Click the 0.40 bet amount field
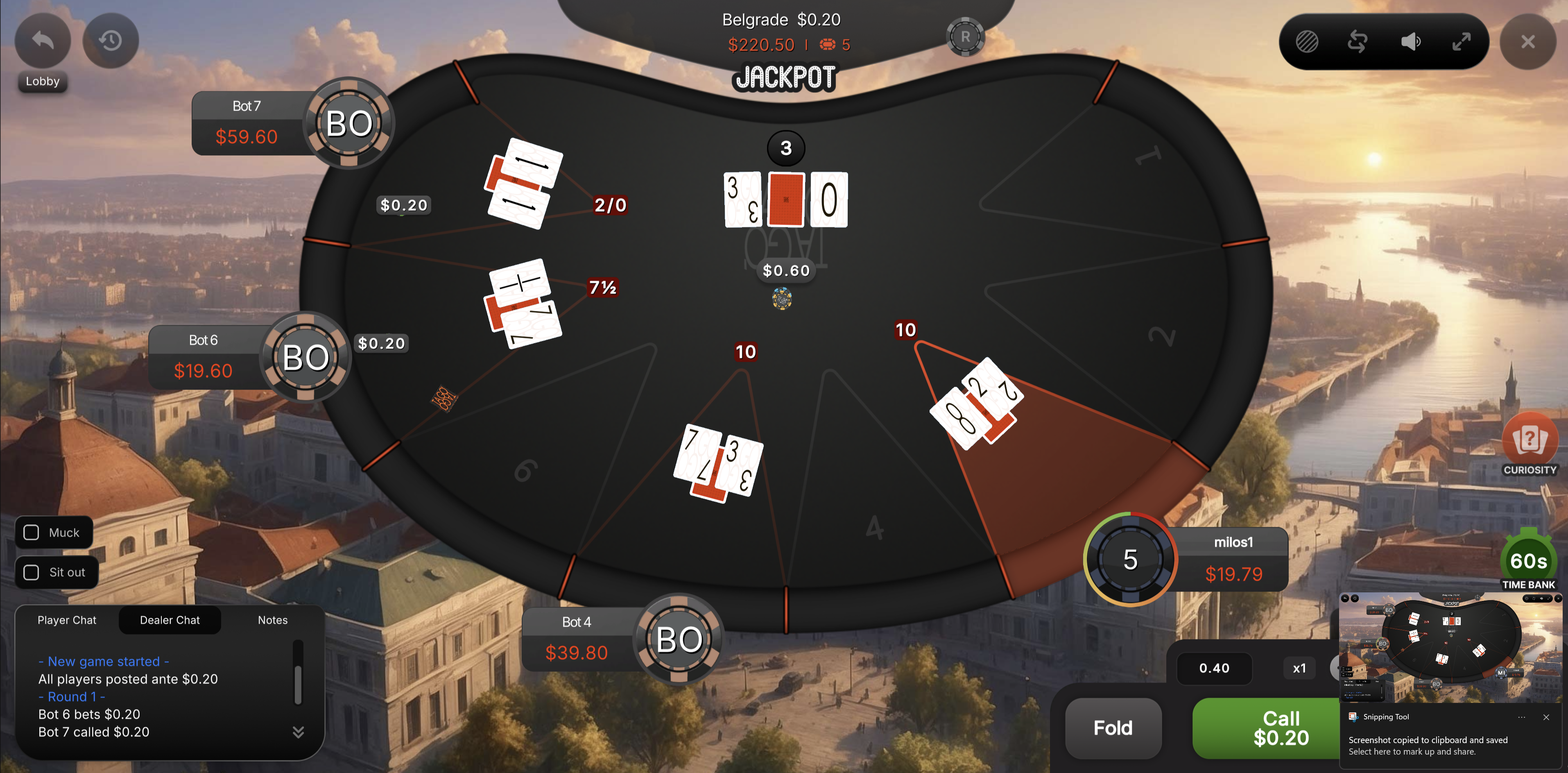The width and height of the screenshot is (1568, 773). pos(1214,668)
